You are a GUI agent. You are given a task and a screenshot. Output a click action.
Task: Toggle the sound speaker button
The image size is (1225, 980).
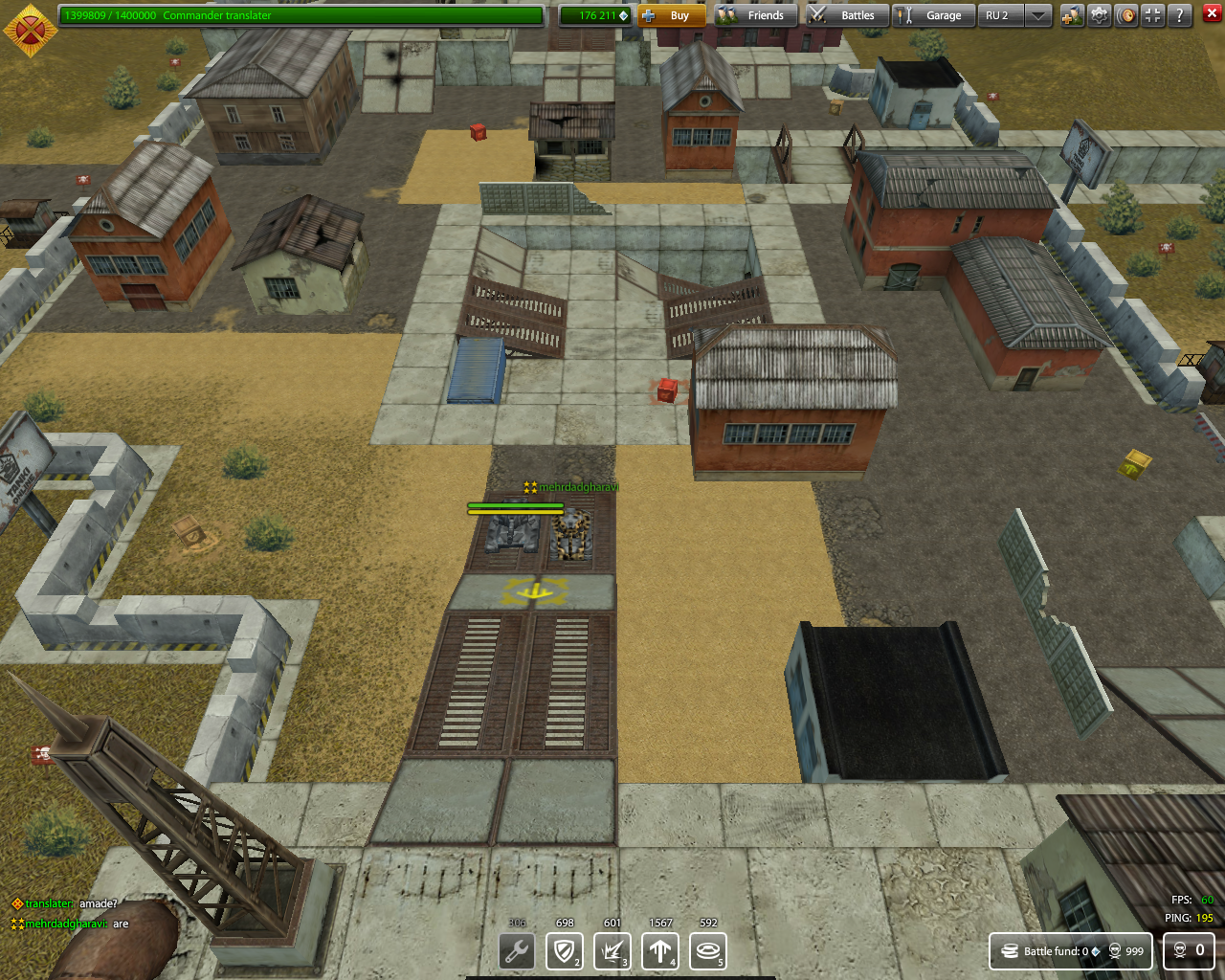(x=1126, y=15)
